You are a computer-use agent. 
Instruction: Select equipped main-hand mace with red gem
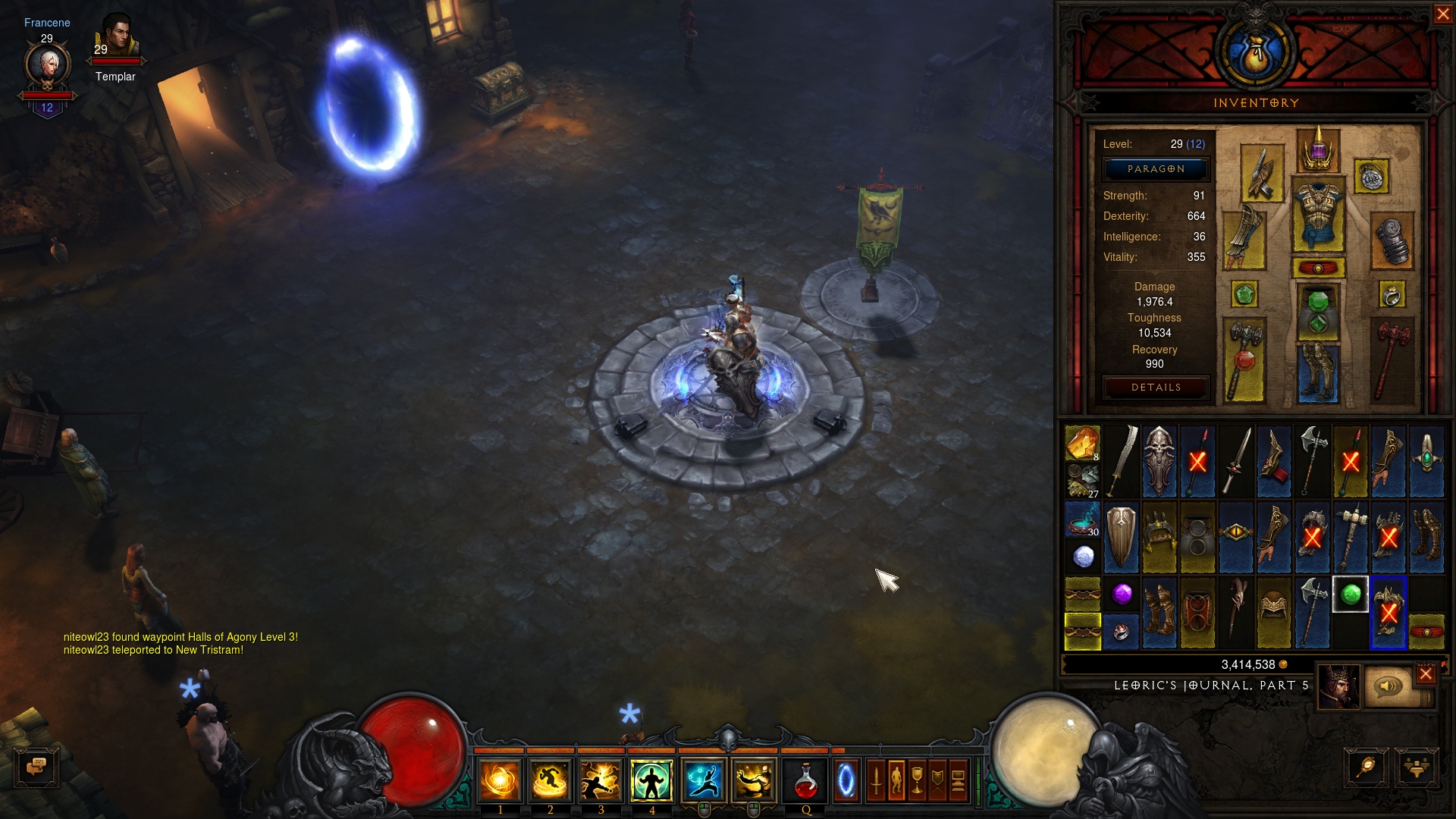coord(1244,359)
